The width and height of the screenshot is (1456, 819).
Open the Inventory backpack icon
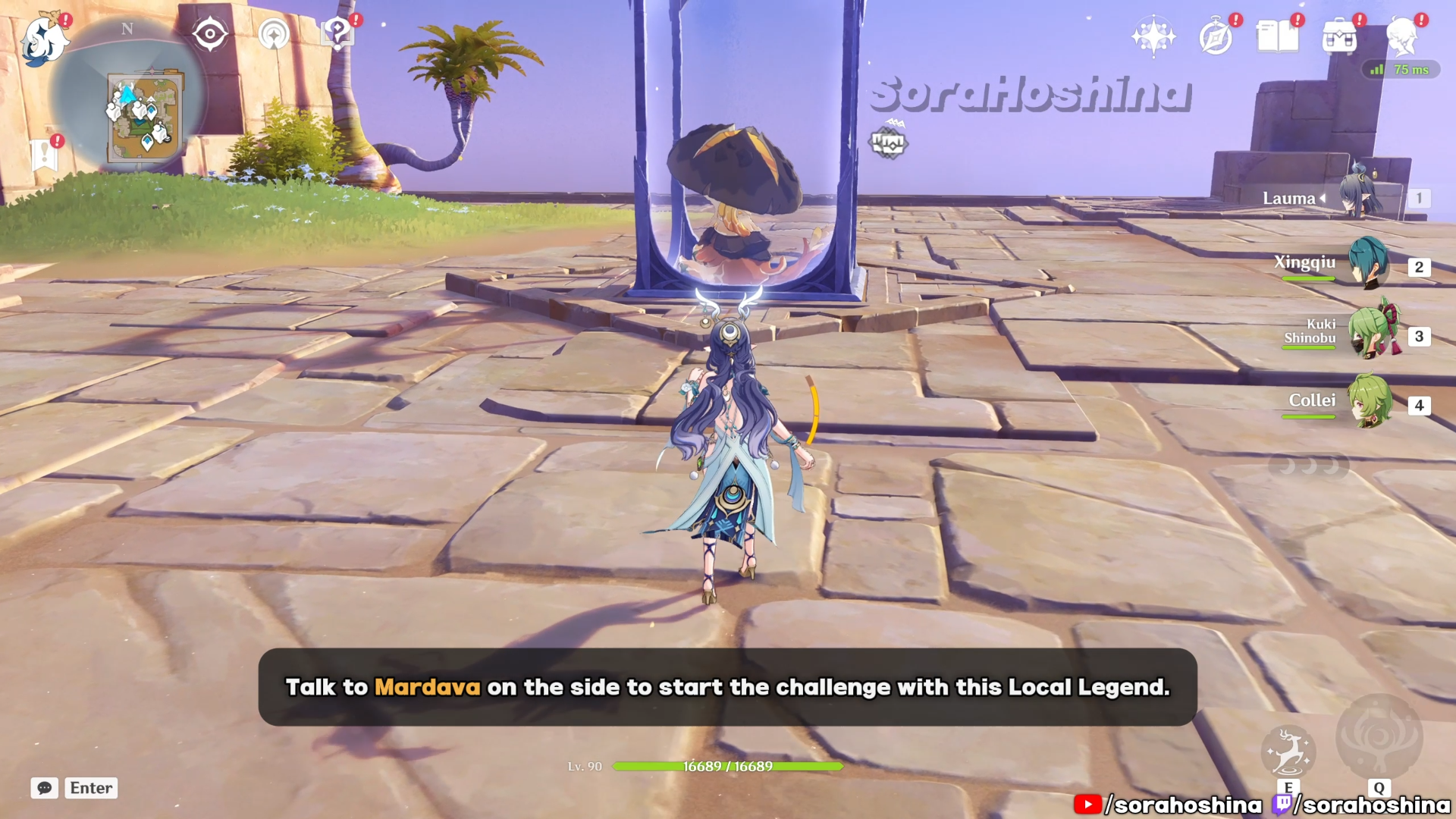coord(1339,36)
